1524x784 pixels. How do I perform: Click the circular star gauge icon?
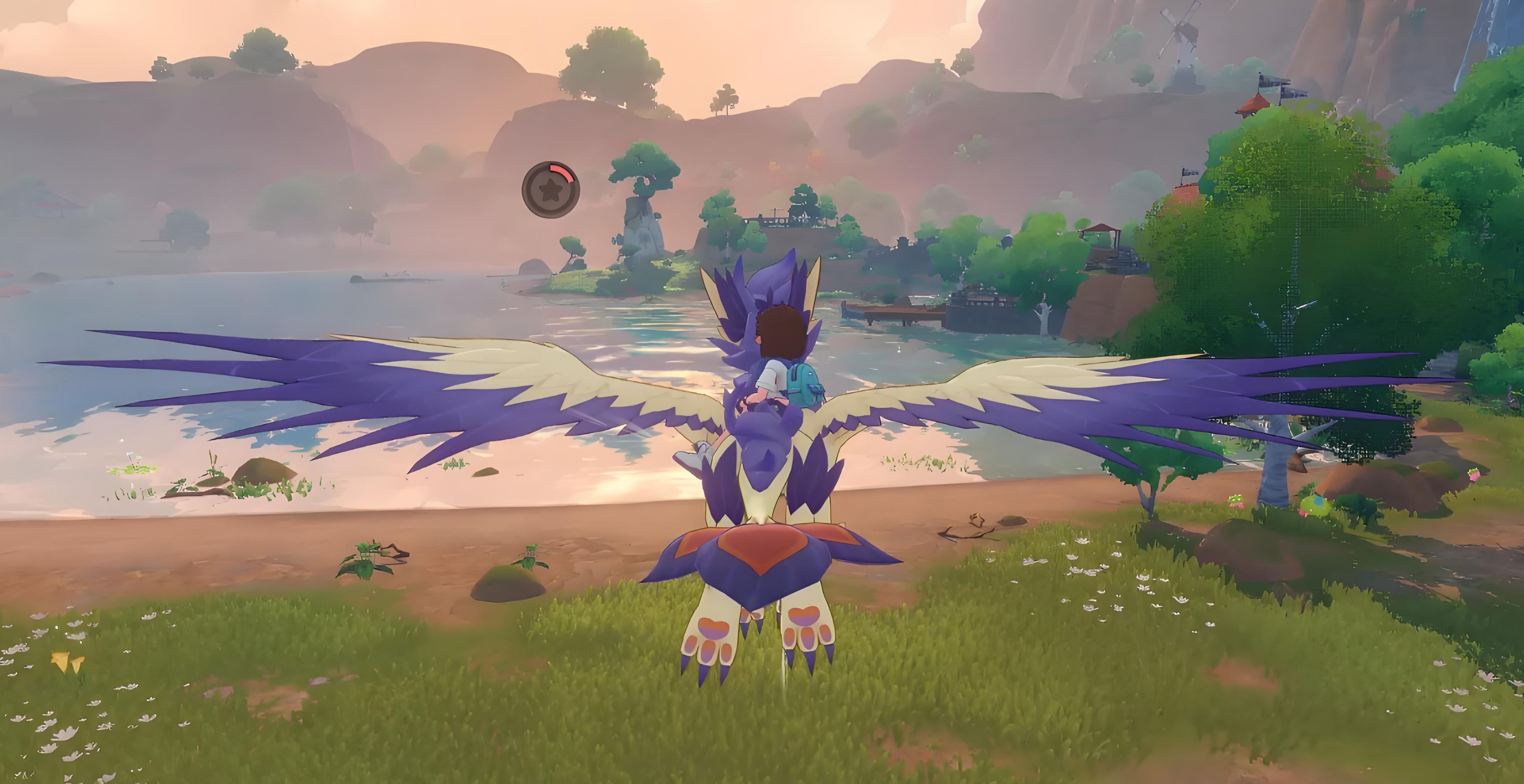(550, 189)
